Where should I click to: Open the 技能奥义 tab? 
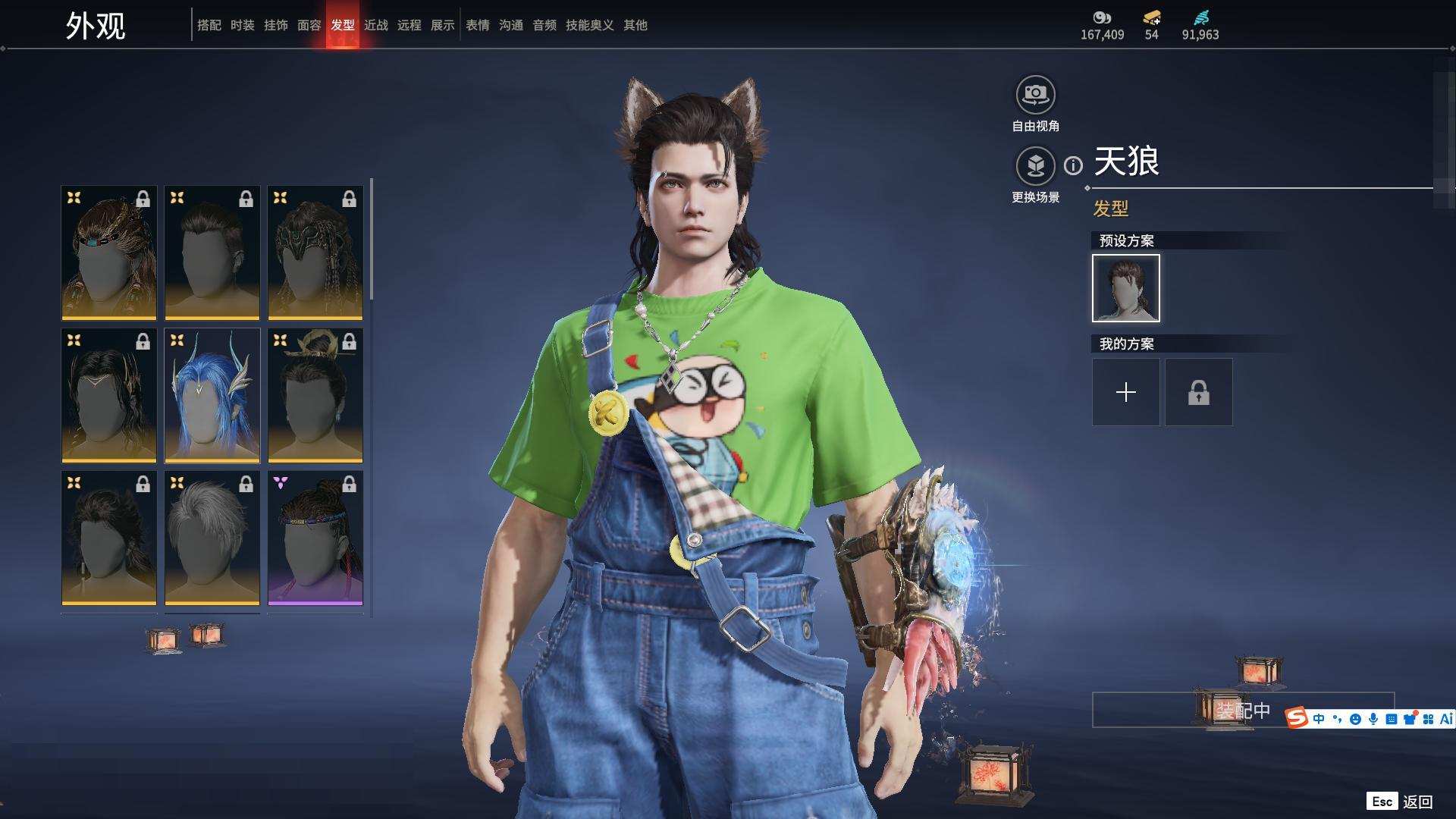589,25
